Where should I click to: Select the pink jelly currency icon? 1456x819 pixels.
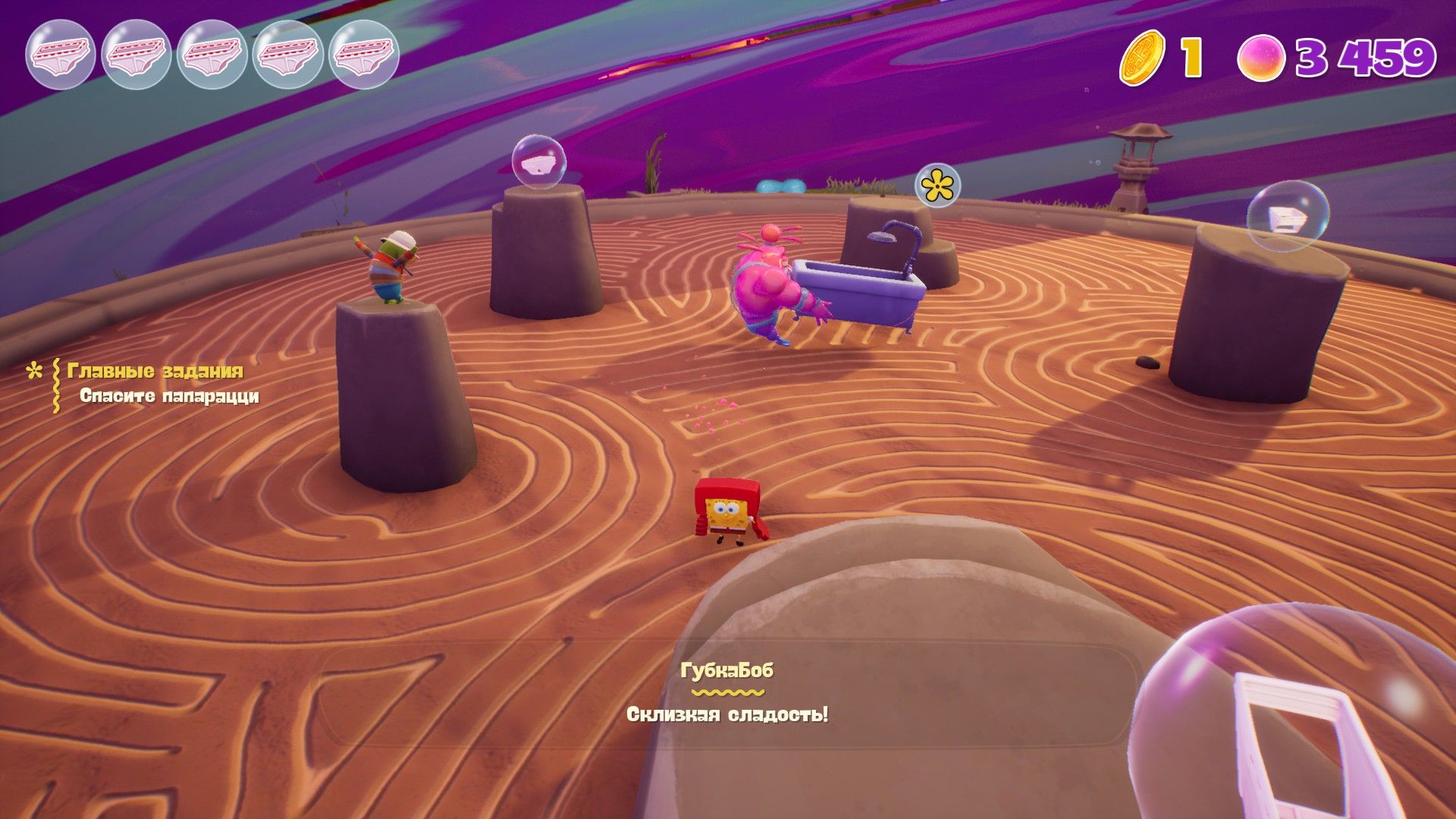click(x=1260, y=58)
